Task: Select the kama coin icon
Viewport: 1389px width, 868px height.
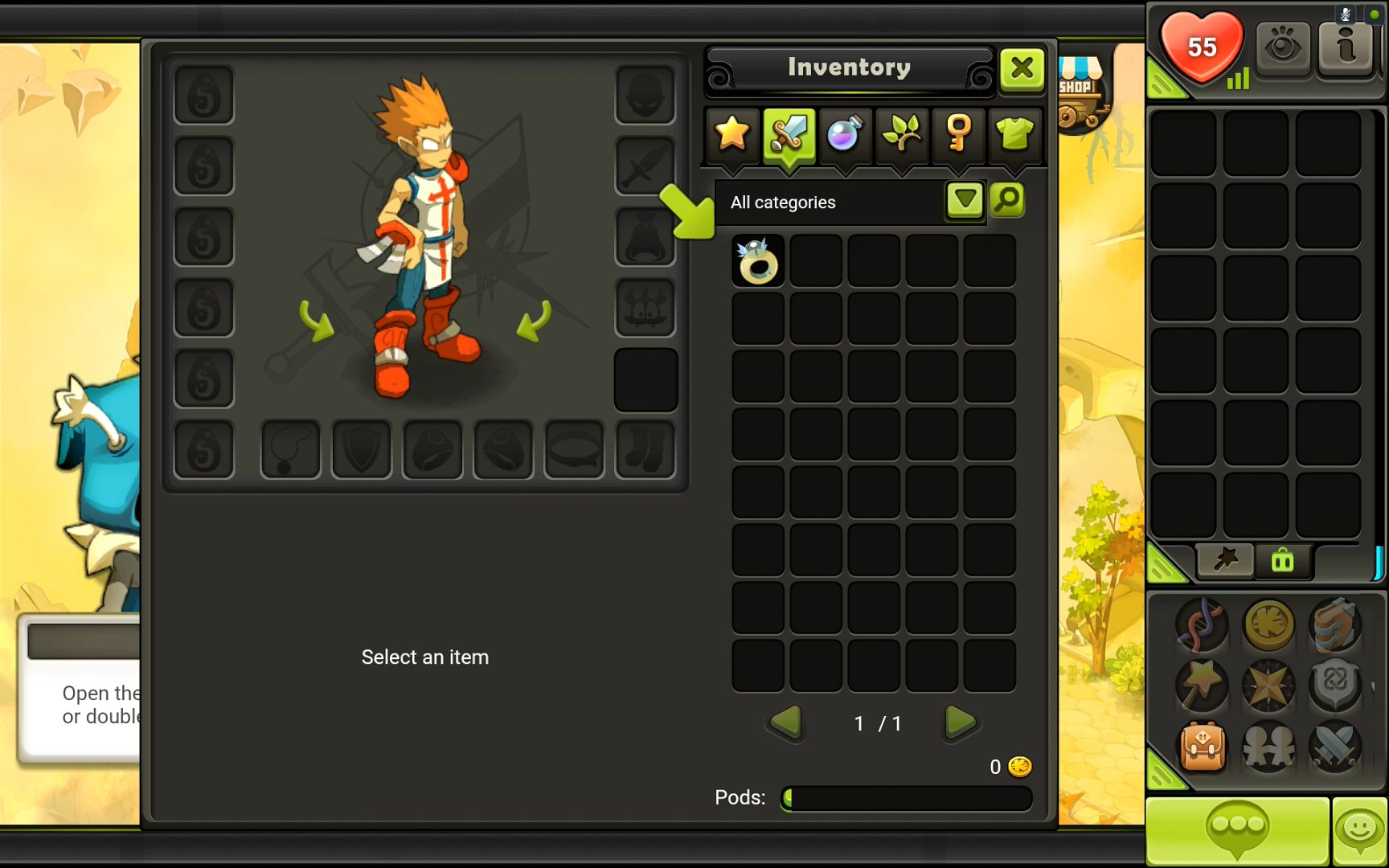Action: point(1270,627)
